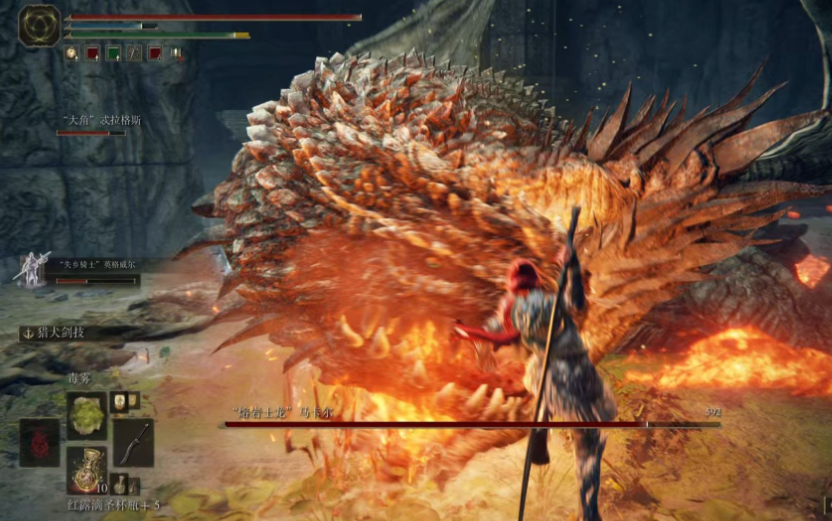The height and width of the screenshot is (521, 832).
Task: Select the poison mist spell slot
Action: [x=86, y=412]
